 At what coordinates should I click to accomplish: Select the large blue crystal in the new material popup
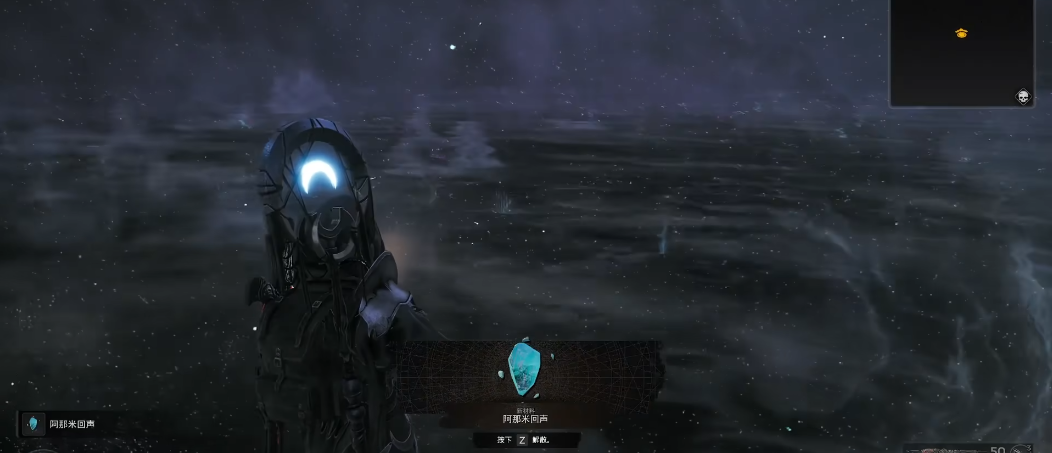pyautogui.click(x=522, y=364)
